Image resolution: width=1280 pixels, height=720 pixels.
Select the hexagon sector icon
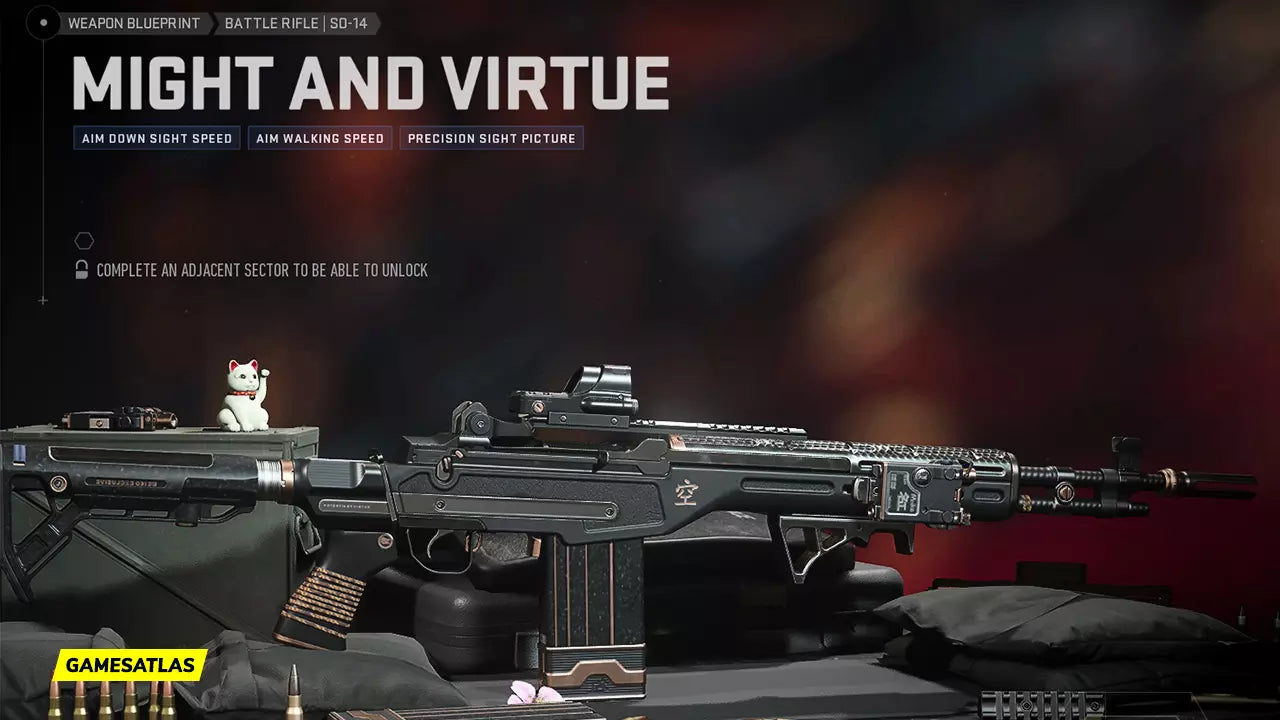(x=84, y=241)
